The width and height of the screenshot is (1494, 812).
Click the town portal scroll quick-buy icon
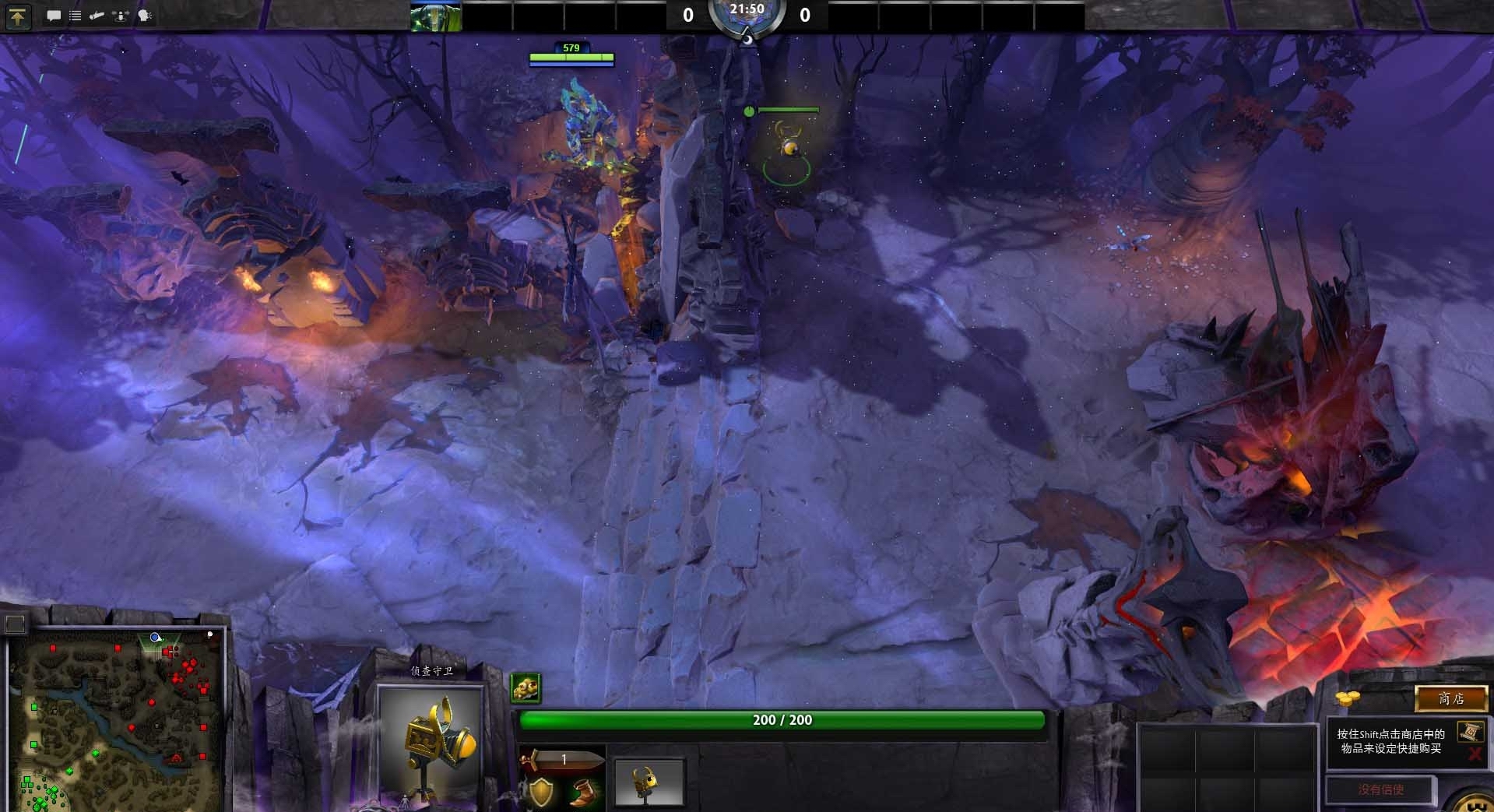coord(1470,733)
